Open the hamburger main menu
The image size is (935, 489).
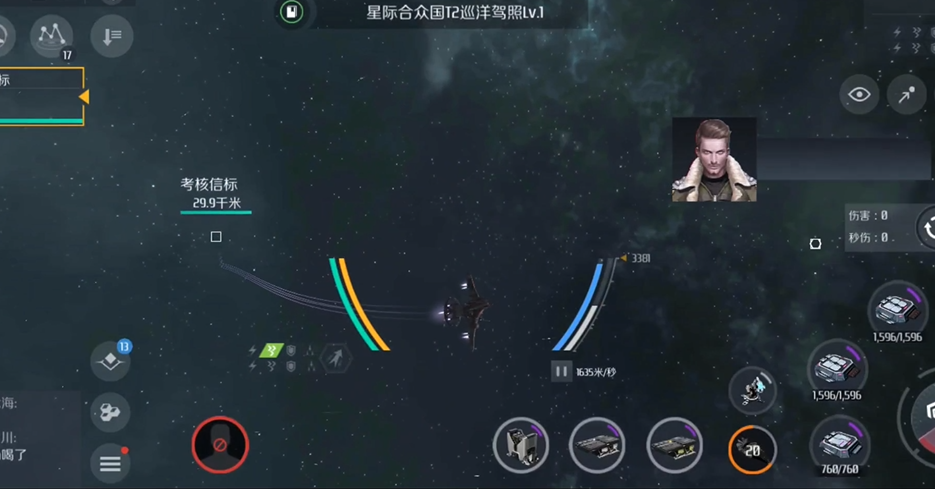[110, 463]
